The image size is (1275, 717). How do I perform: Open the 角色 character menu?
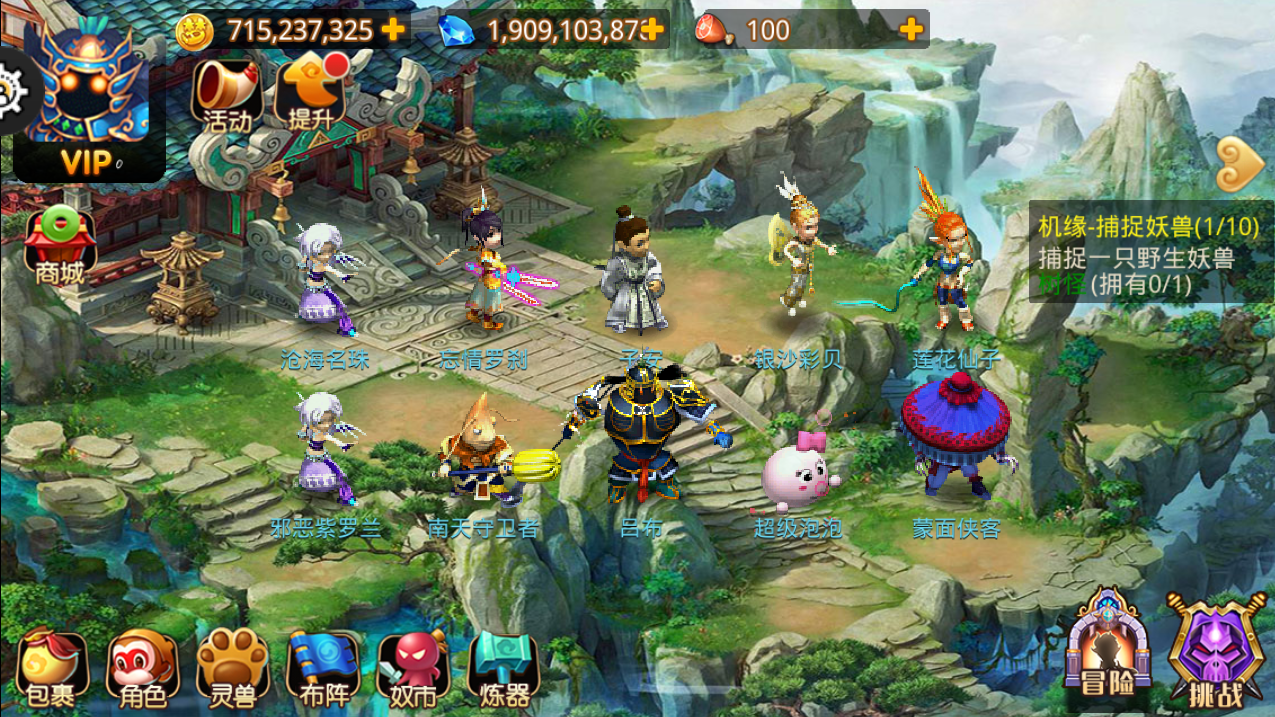pyautogui.click(x=141, y=669)
